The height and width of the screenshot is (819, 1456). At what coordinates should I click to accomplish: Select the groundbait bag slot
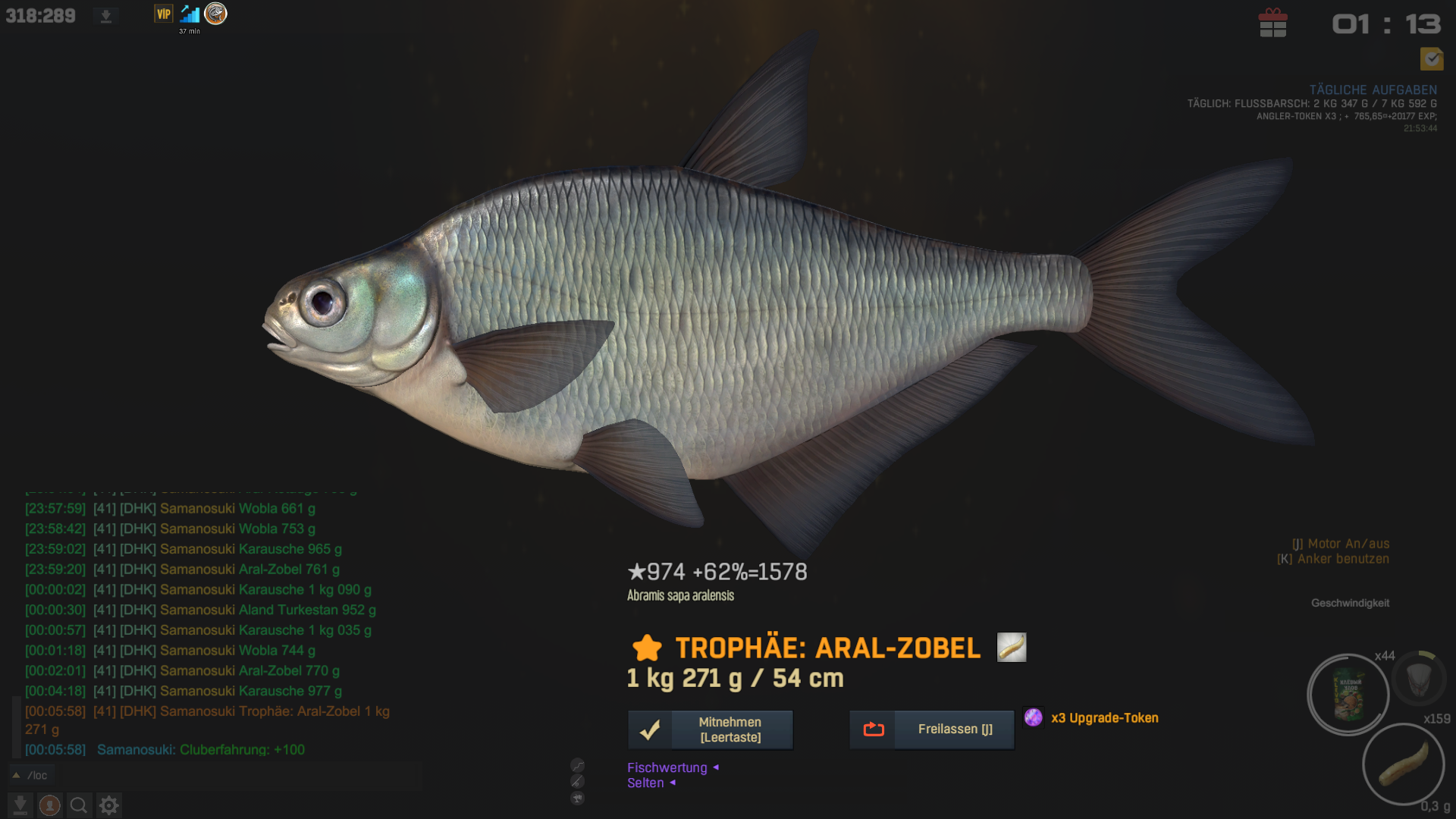point(1348,694)
